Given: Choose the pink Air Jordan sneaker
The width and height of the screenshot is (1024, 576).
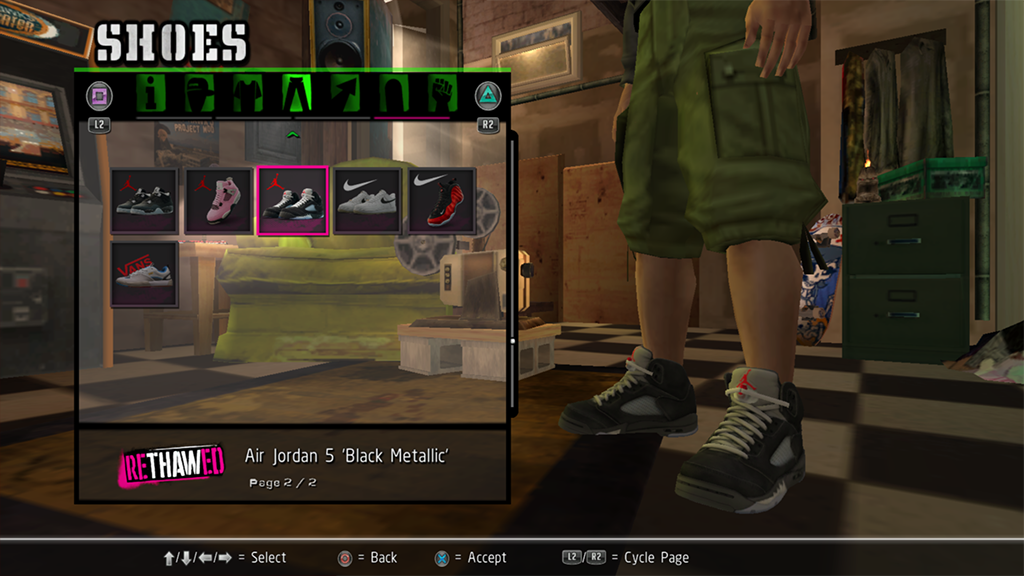Looking at the screenshot, I should point(219,201).
